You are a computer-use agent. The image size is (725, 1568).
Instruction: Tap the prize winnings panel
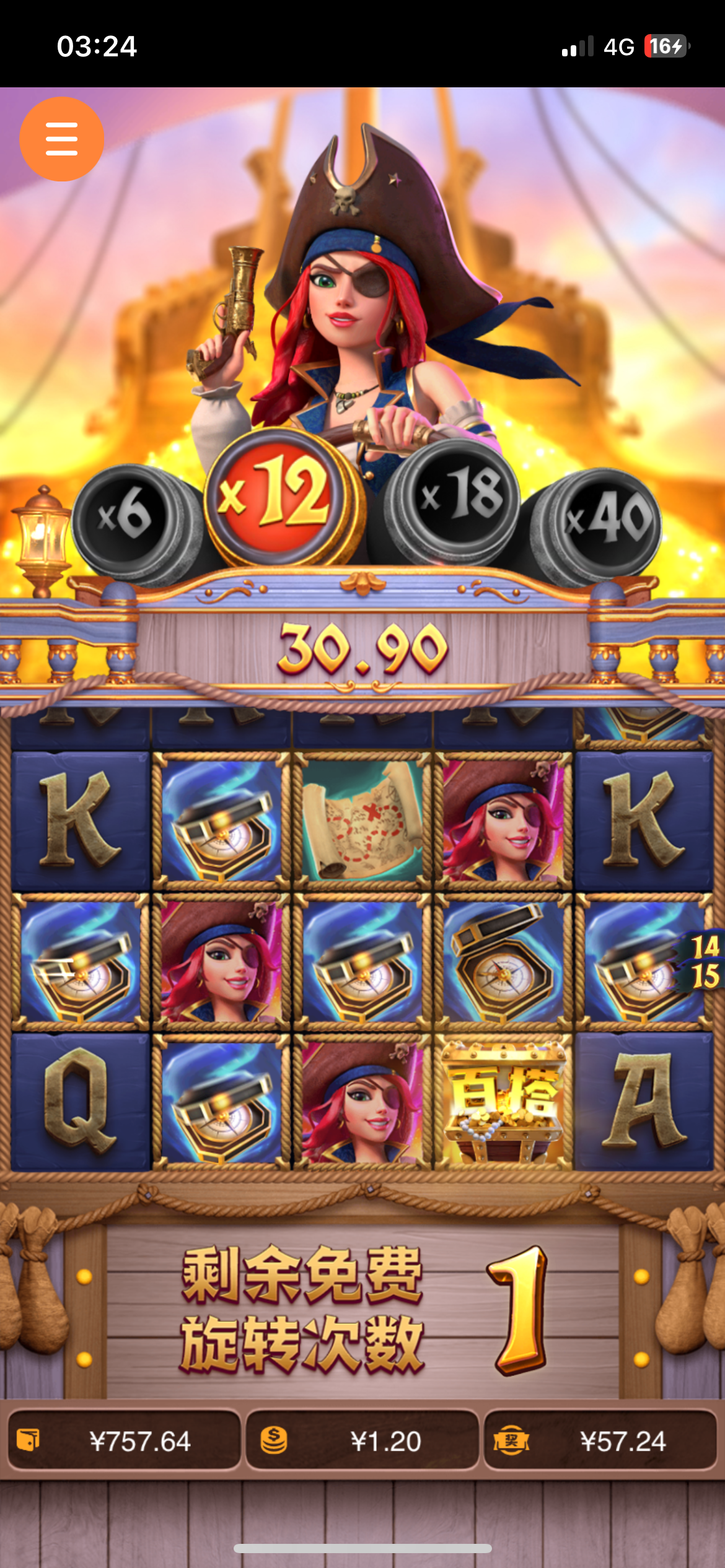(600, 1440)
